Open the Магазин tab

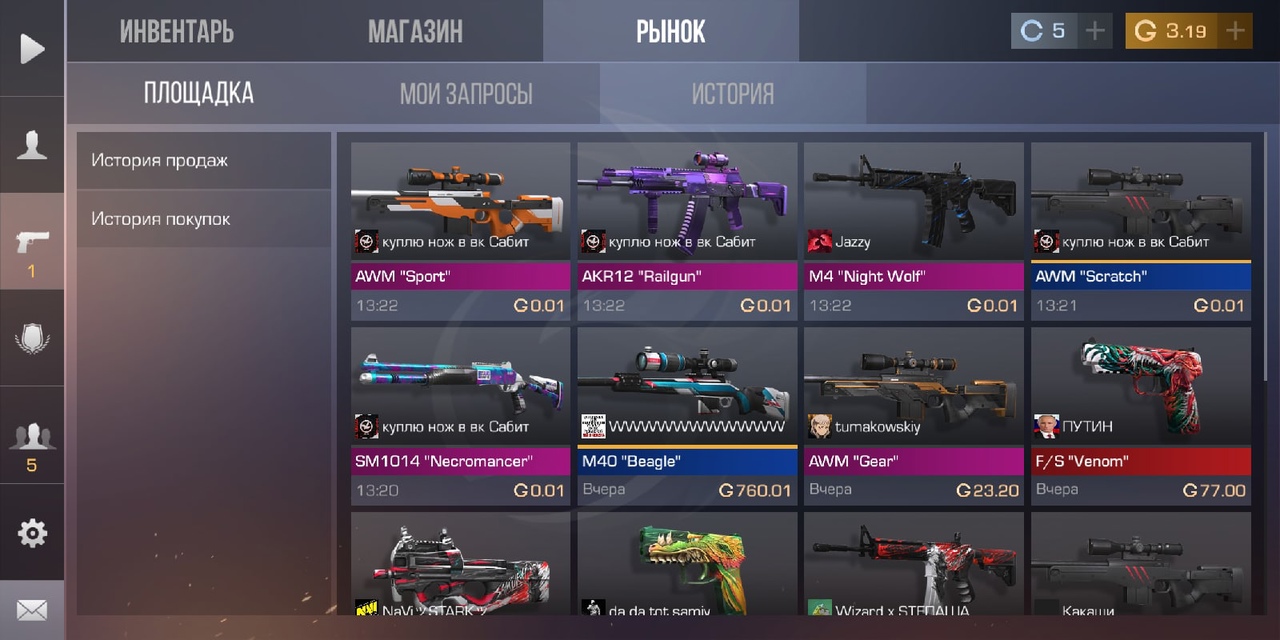click(x=415, y=31)
